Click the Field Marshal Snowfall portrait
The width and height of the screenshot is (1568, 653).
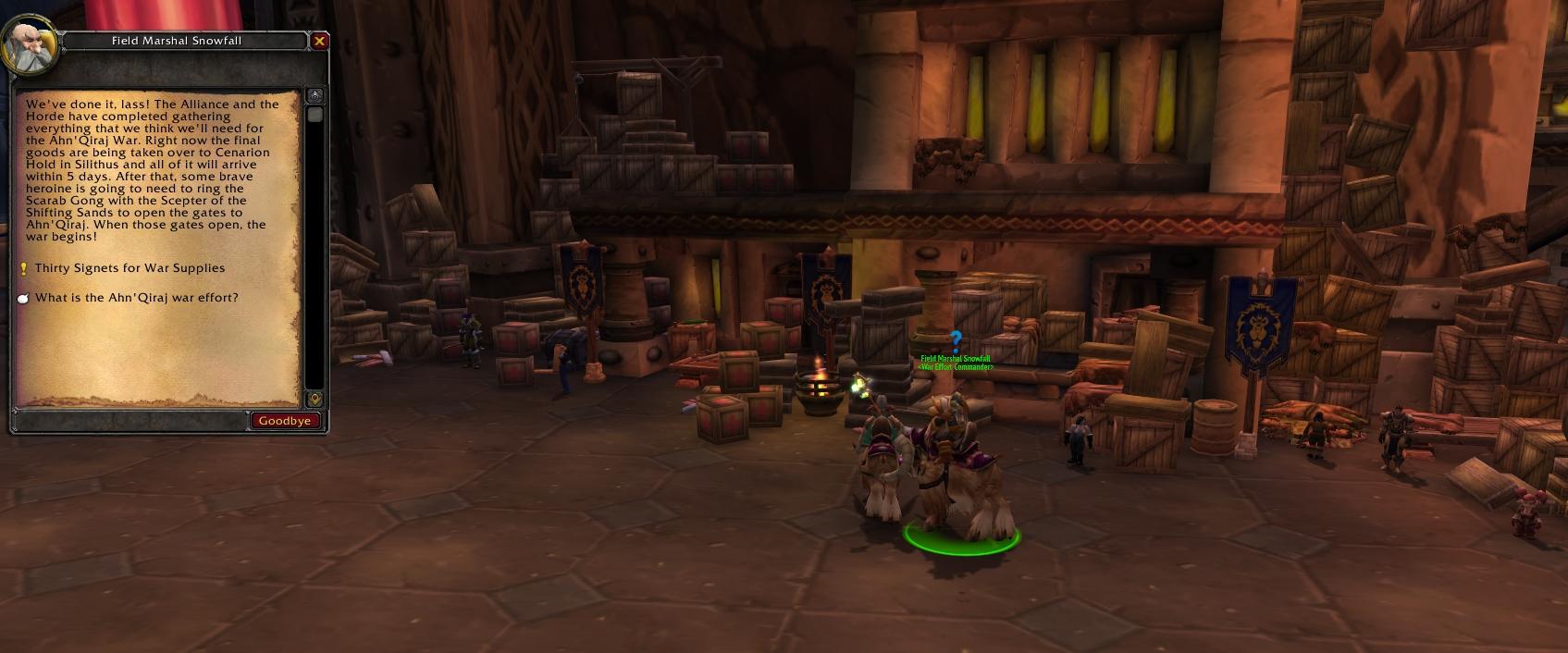point(30,45)
